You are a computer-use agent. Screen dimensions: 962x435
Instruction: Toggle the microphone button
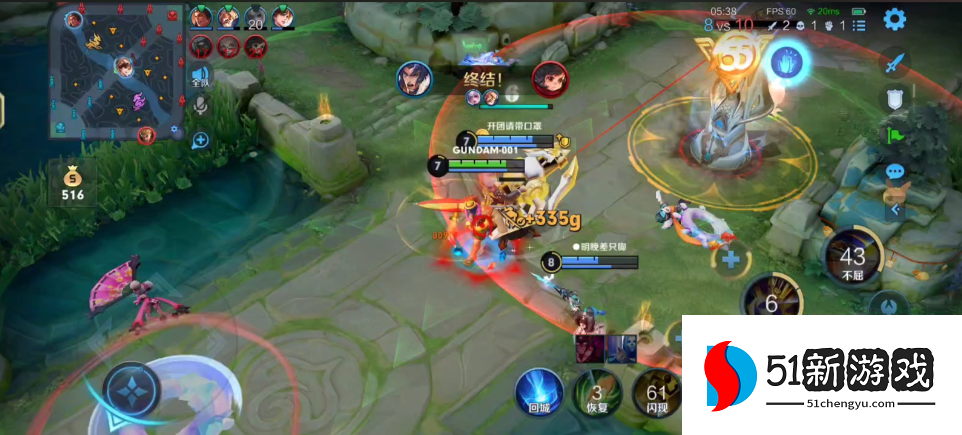[200, 105]
